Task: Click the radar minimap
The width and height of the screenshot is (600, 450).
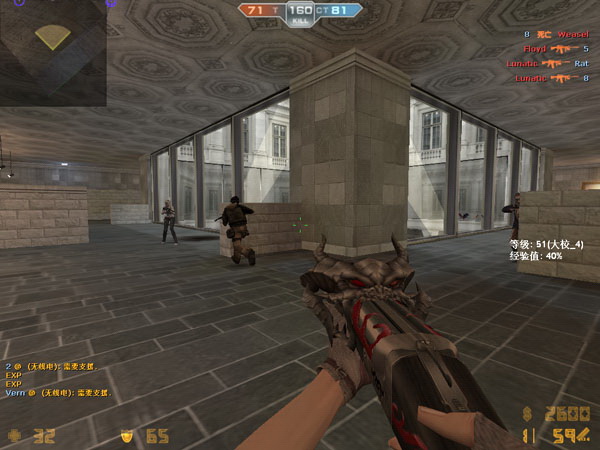Action: 52,53
